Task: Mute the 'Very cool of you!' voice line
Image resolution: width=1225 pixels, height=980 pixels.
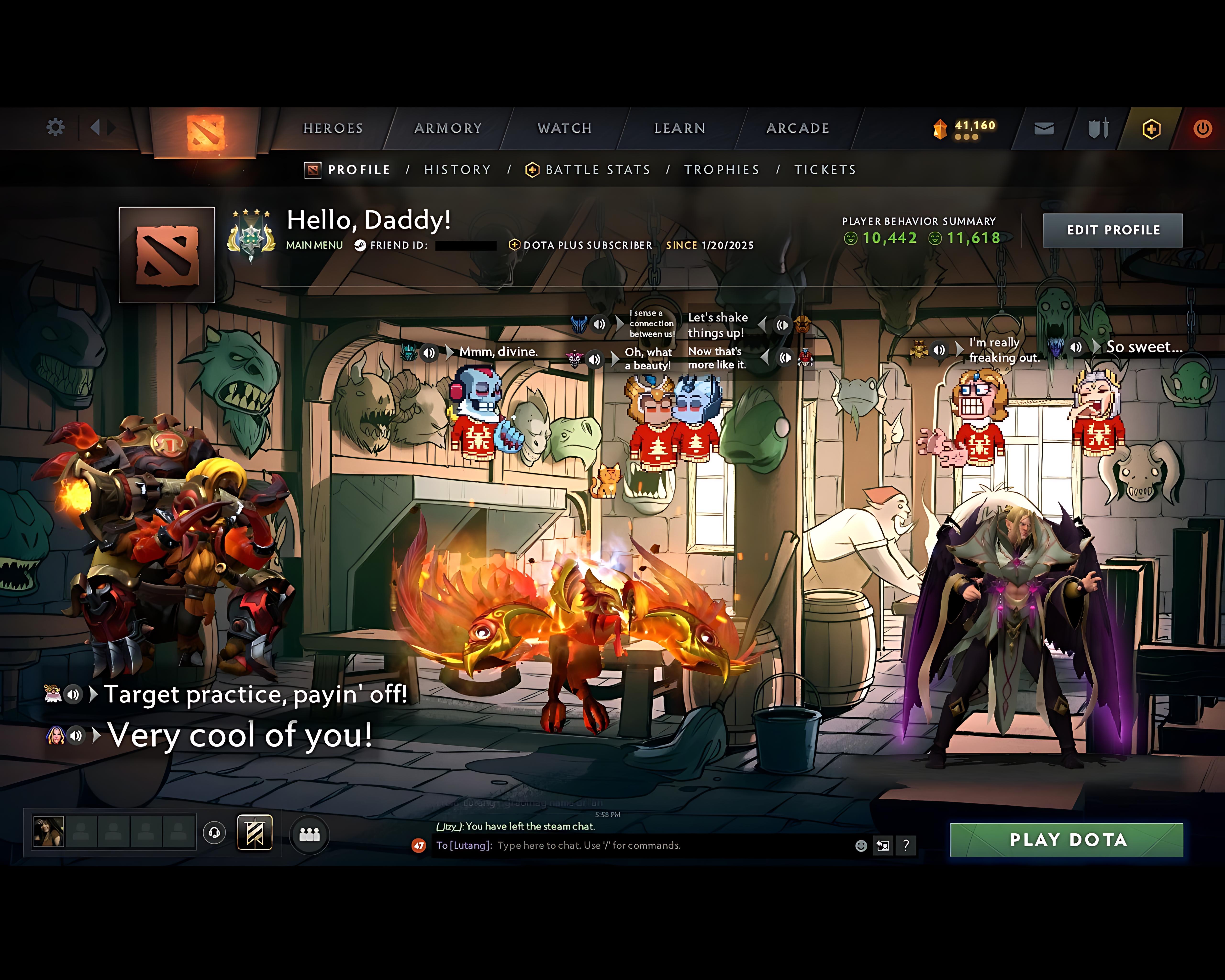Action: (x=76, y=735)
